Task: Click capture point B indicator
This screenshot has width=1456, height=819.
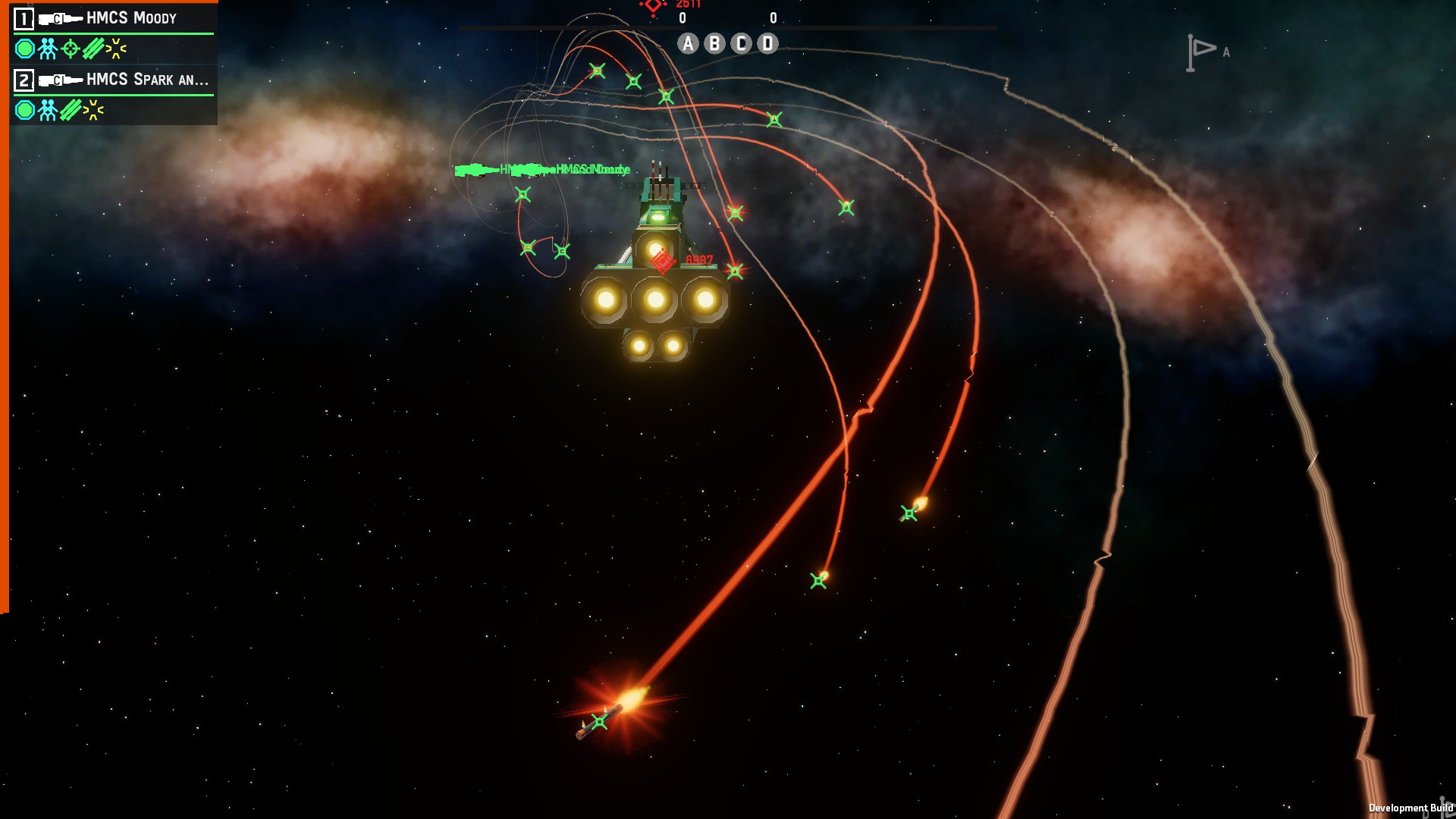Action: [x=714, y=44]
